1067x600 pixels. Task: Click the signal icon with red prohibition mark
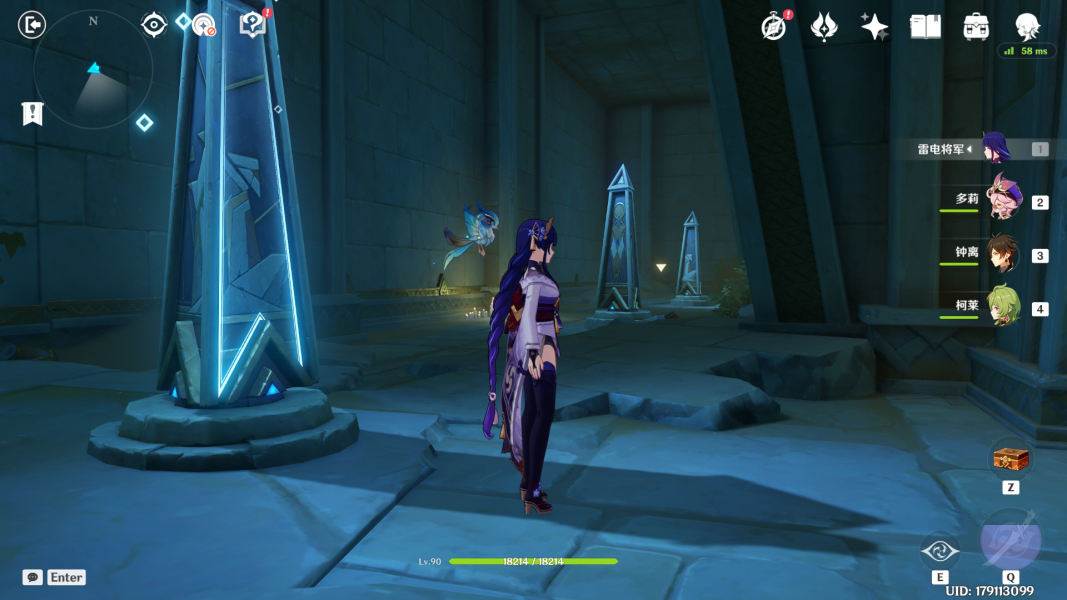coord(204,25)
